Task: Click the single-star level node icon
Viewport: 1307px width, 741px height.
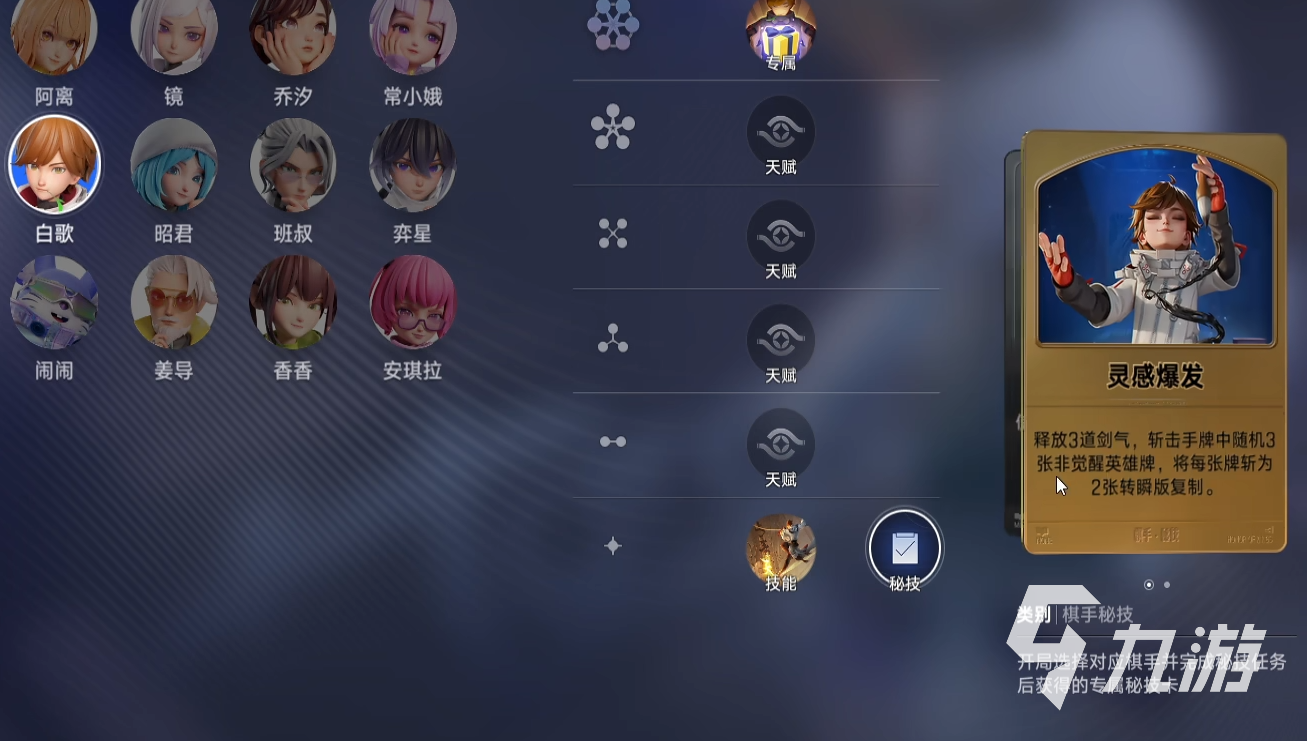Action: click(x=613, y=546)
